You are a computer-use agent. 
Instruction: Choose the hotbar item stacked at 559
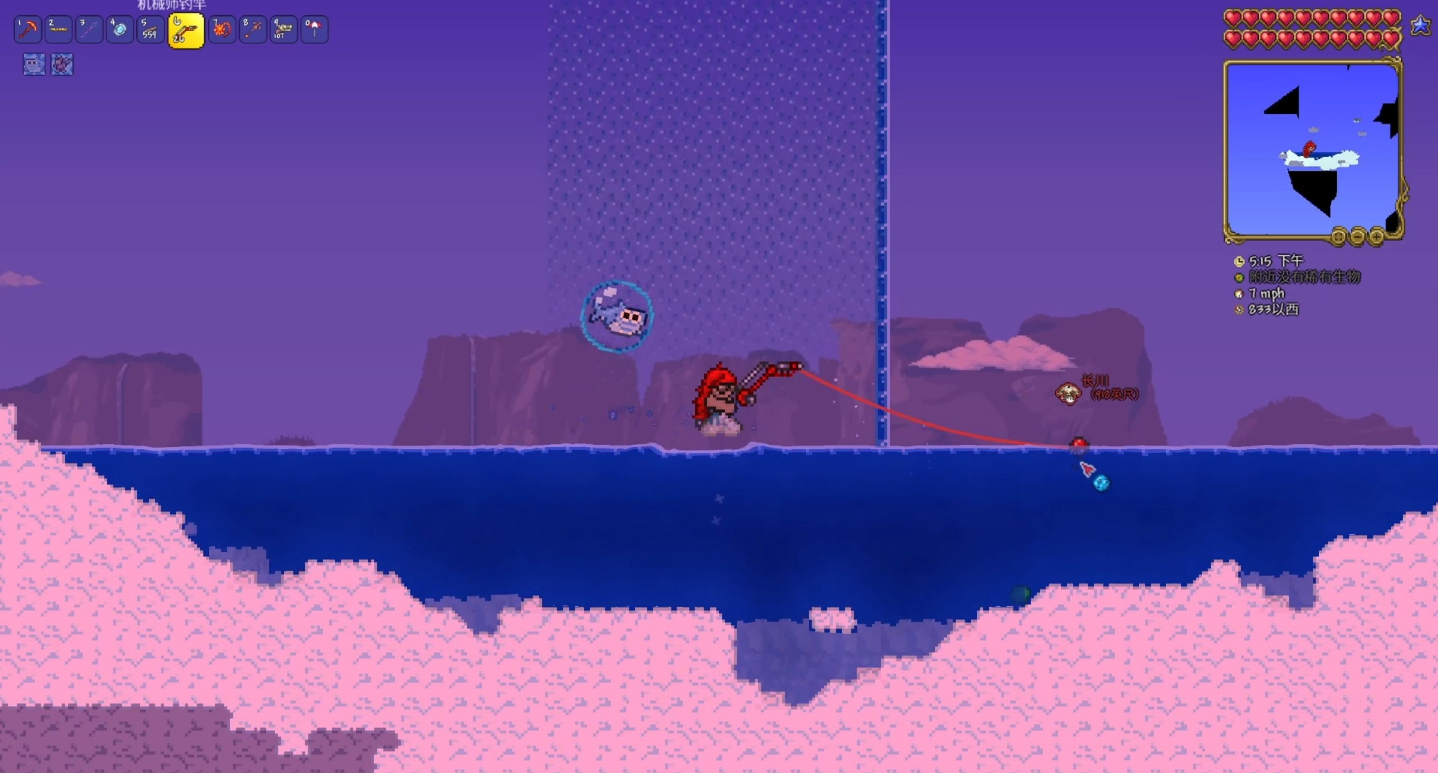[x=152, y=30]
